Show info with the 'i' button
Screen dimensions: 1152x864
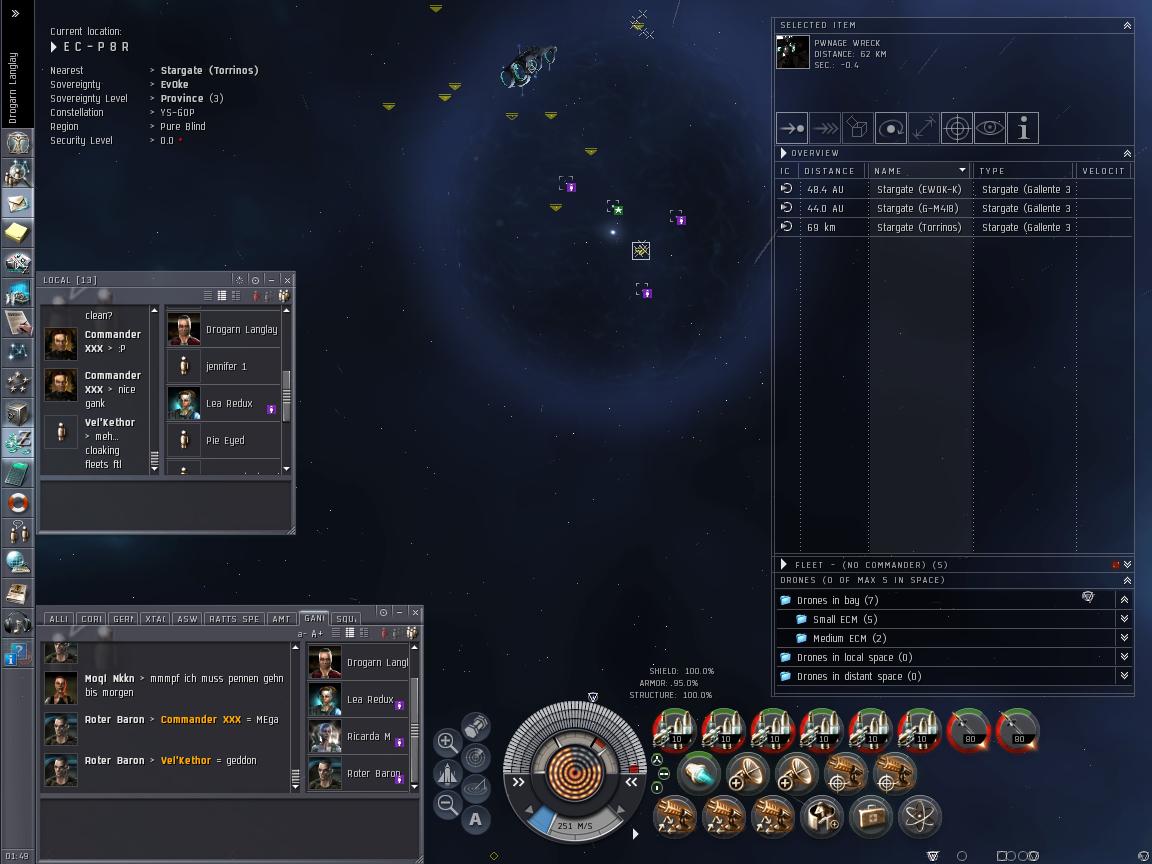[1023, 128]
